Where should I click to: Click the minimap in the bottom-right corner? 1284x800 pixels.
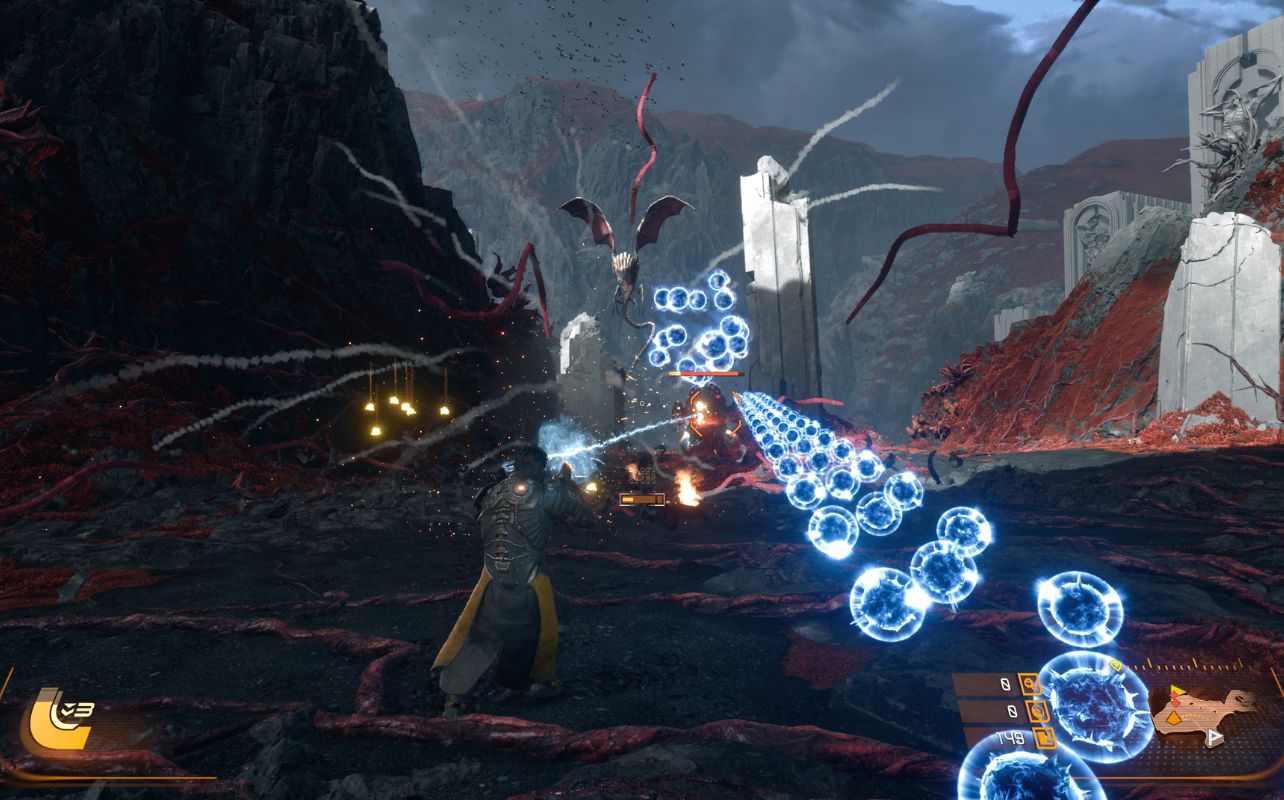[x=1200, y=711]
